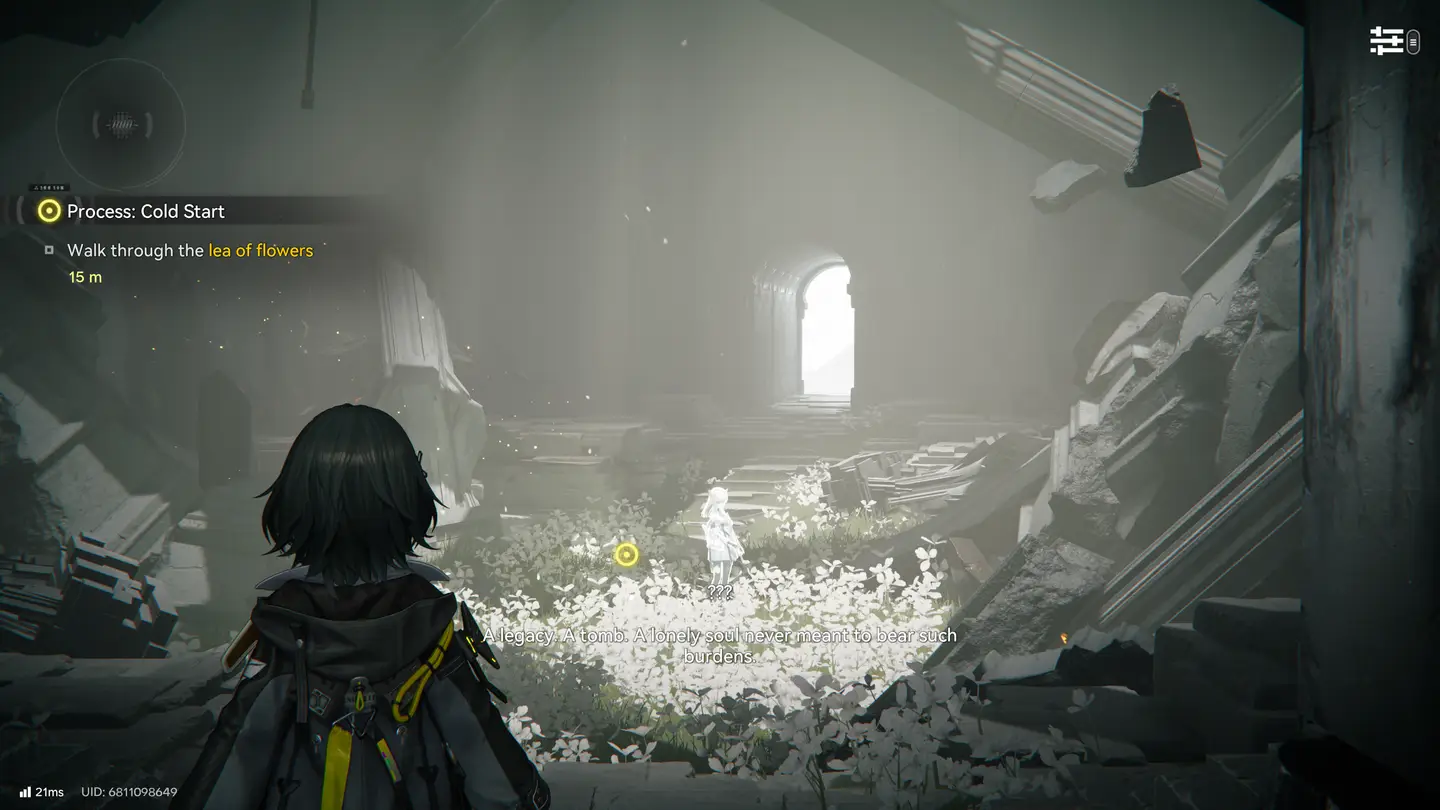
Task: Open the Process: Cold Start quest tracker
Action: point(145,211)
